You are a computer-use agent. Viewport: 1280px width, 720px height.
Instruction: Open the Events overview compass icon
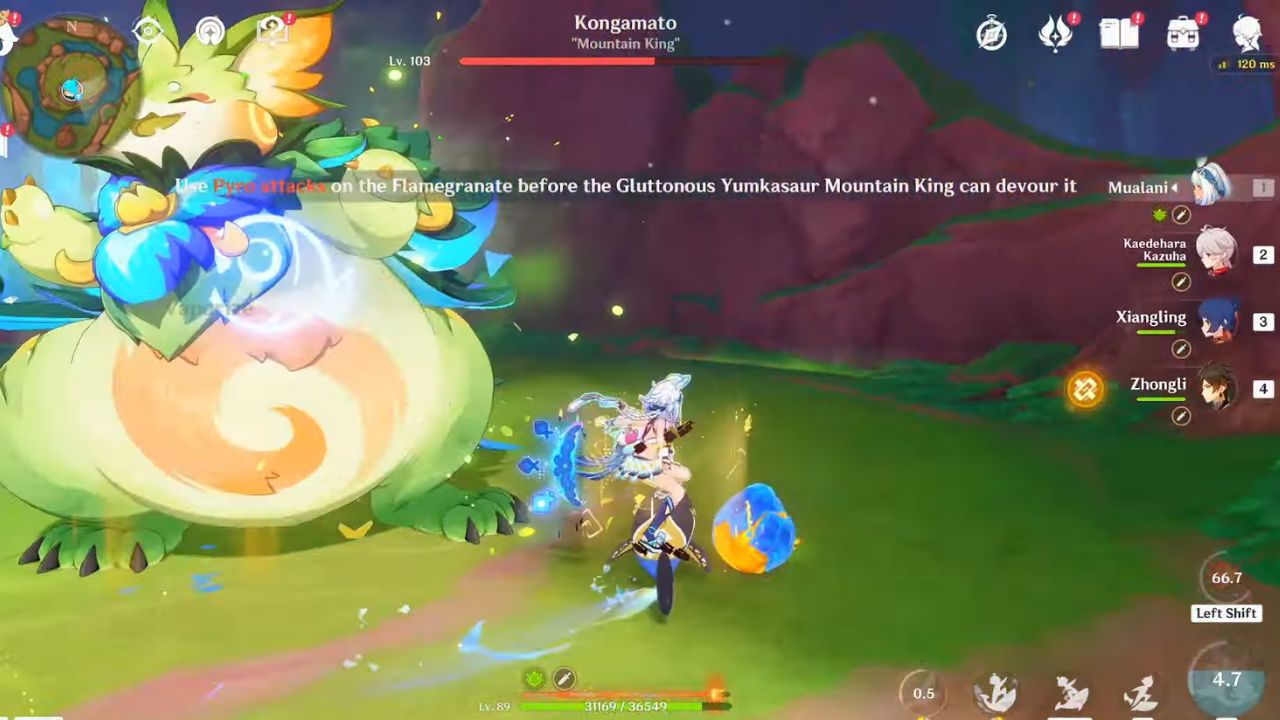993,33
